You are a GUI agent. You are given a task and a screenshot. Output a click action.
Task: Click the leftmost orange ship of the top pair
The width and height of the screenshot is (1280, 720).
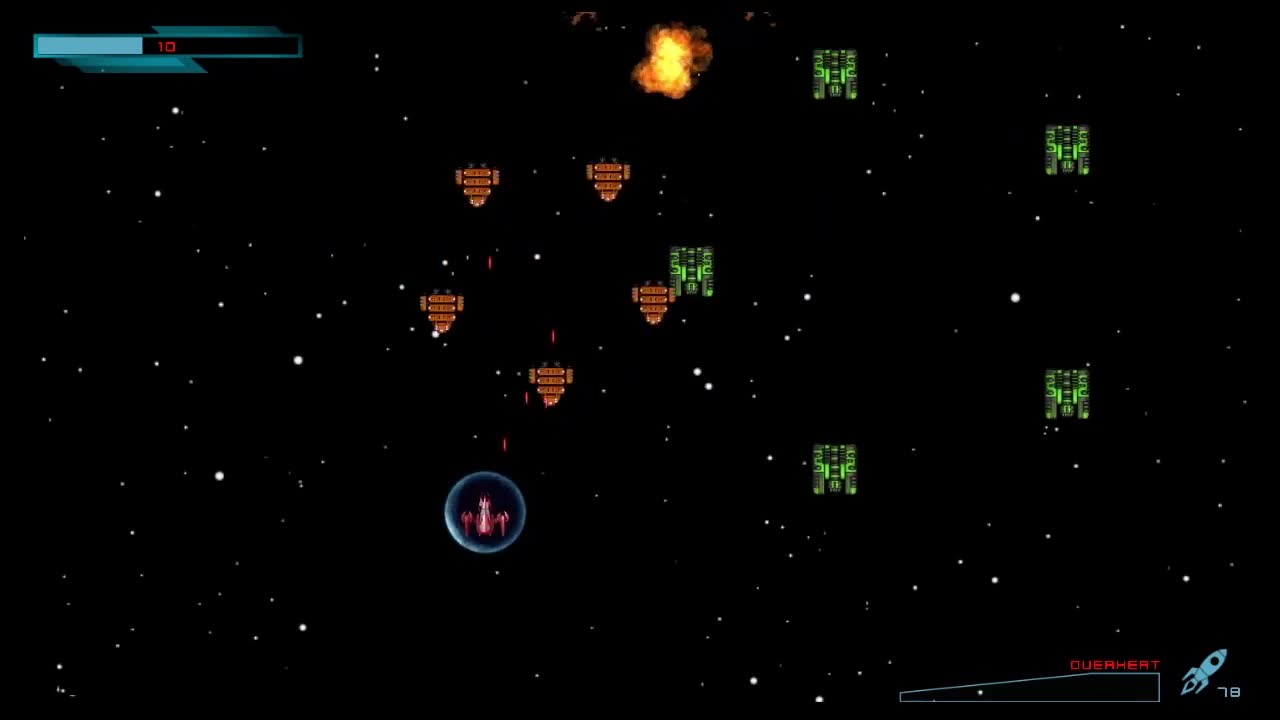(477, 183)
